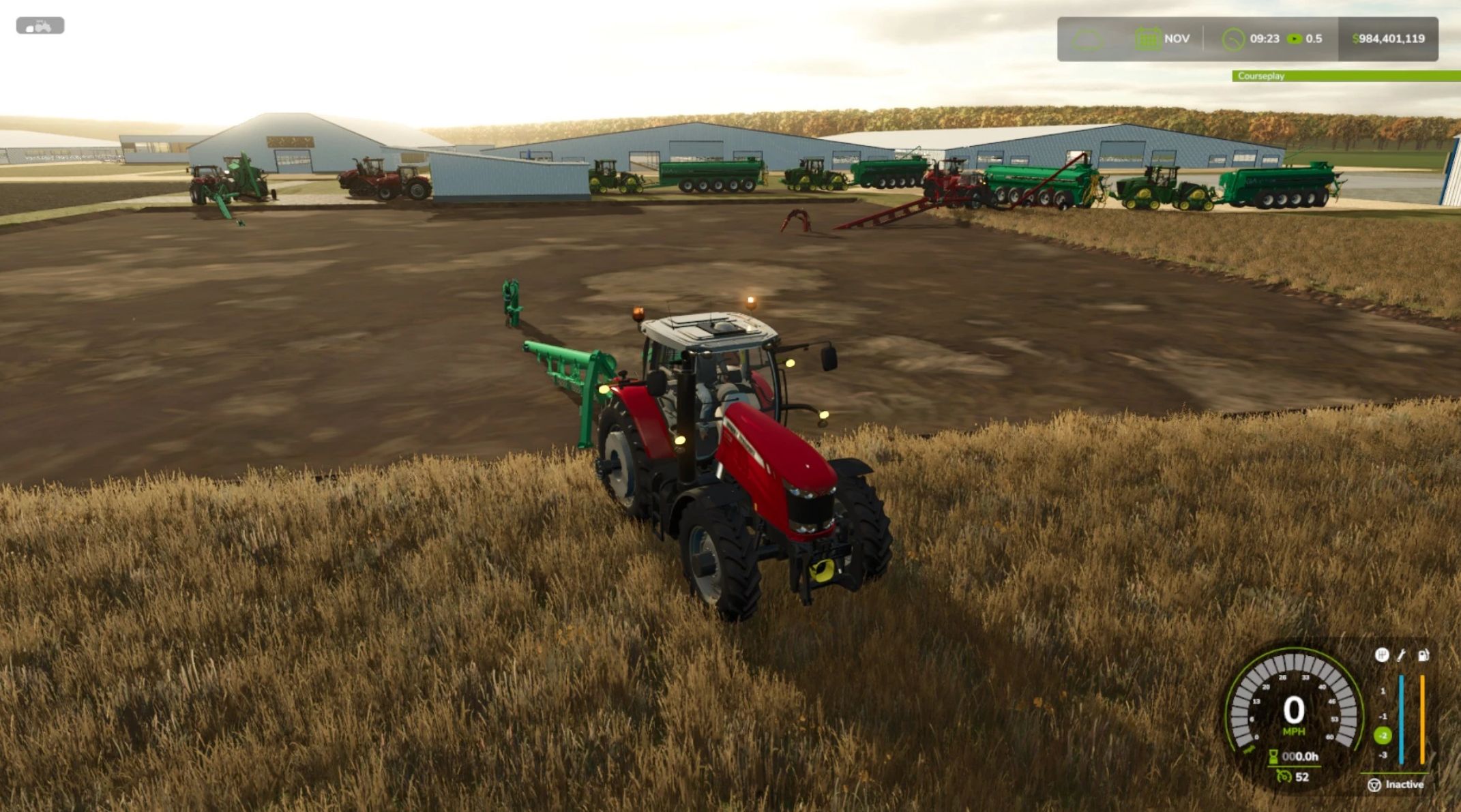This screenshot has width=1461, height=812.
Task: Click the green clock icon
Action: pyautogui.click(x=1233, y=39)
